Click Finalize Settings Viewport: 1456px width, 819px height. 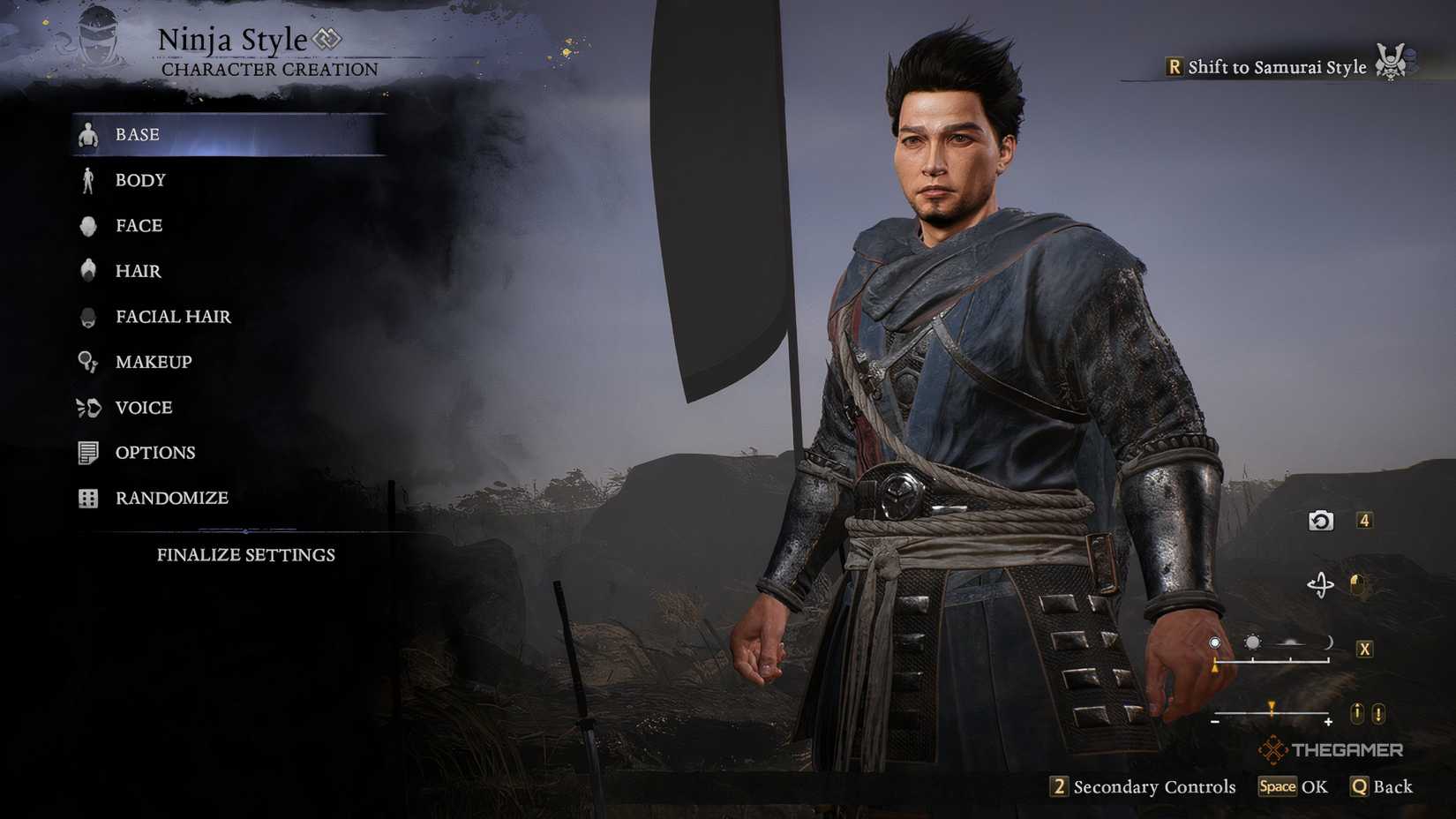point(247,555)
